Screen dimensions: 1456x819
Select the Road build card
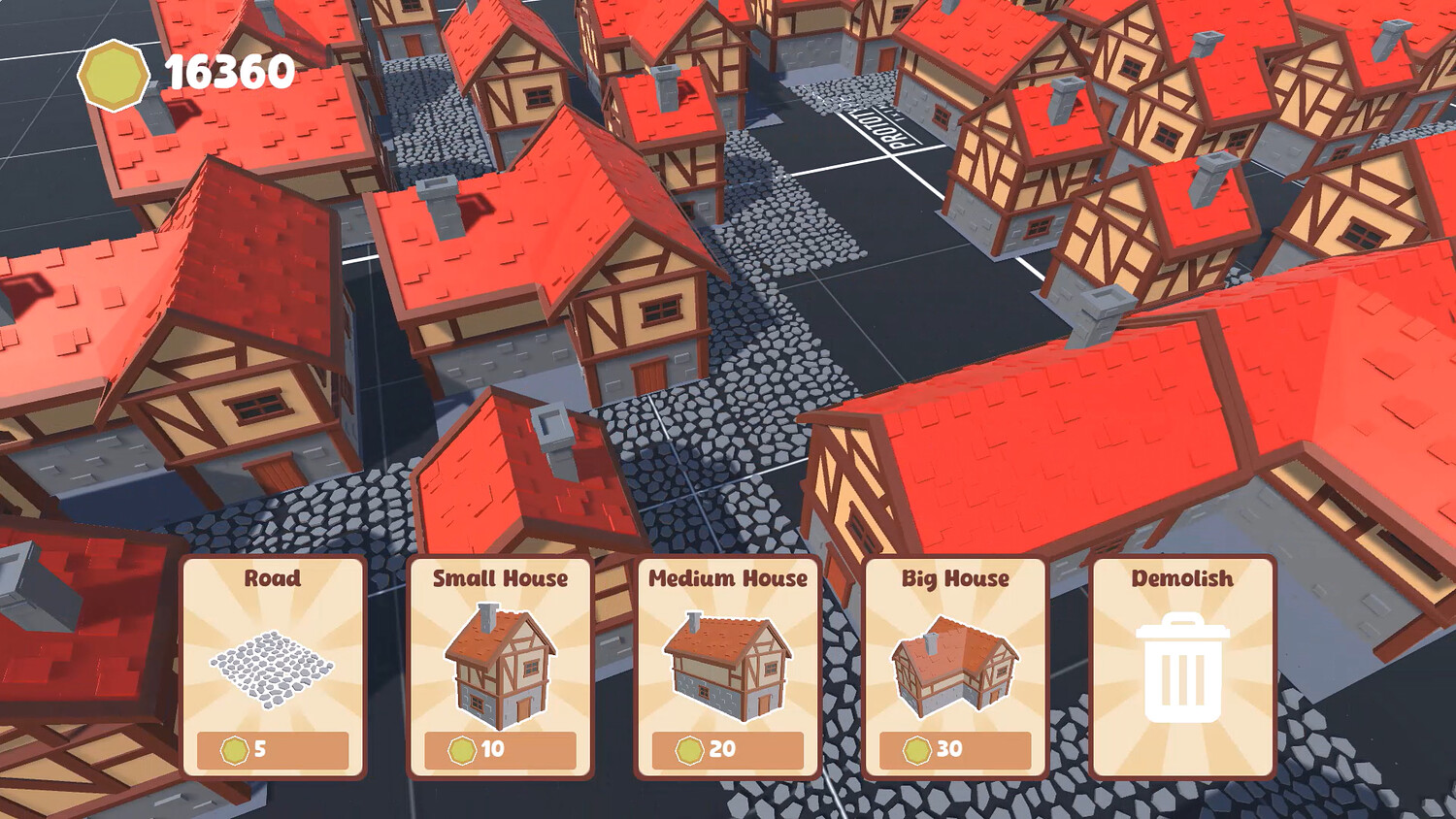click(273, 667)
